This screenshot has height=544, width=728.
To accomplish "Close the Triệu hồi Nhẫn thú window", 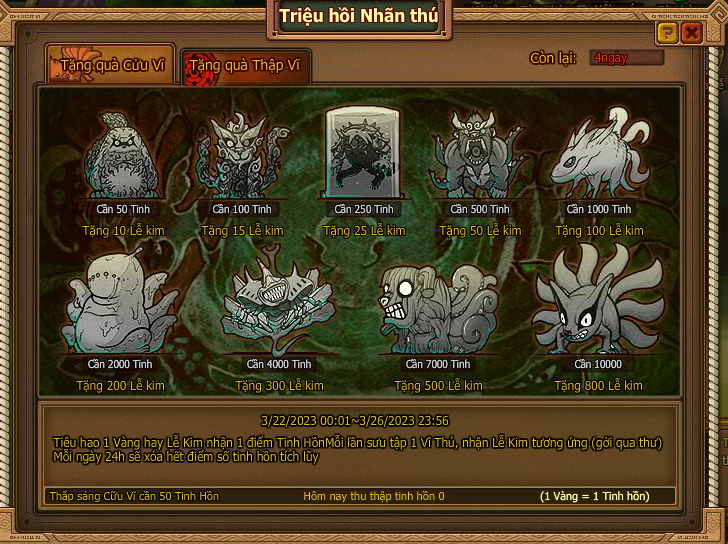I will point(691,33).
